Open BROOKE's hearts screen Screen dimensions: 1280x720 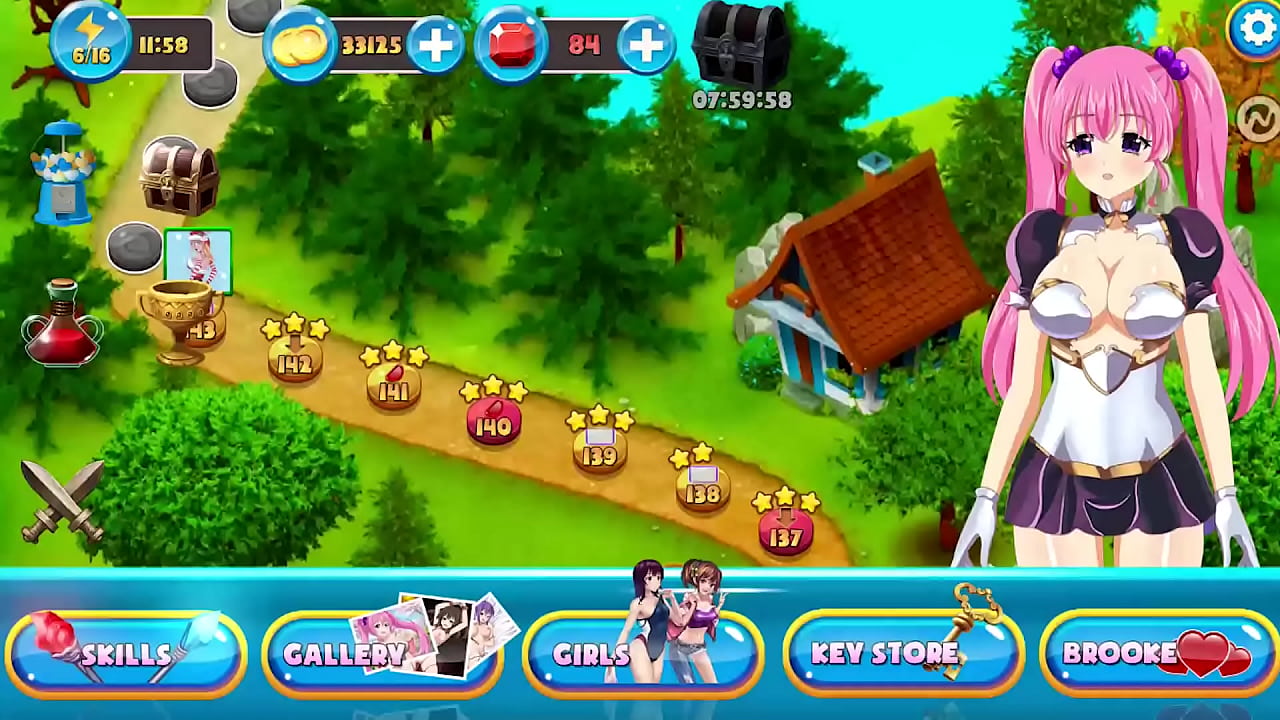pyautogui.click(x=1158, y=654)
